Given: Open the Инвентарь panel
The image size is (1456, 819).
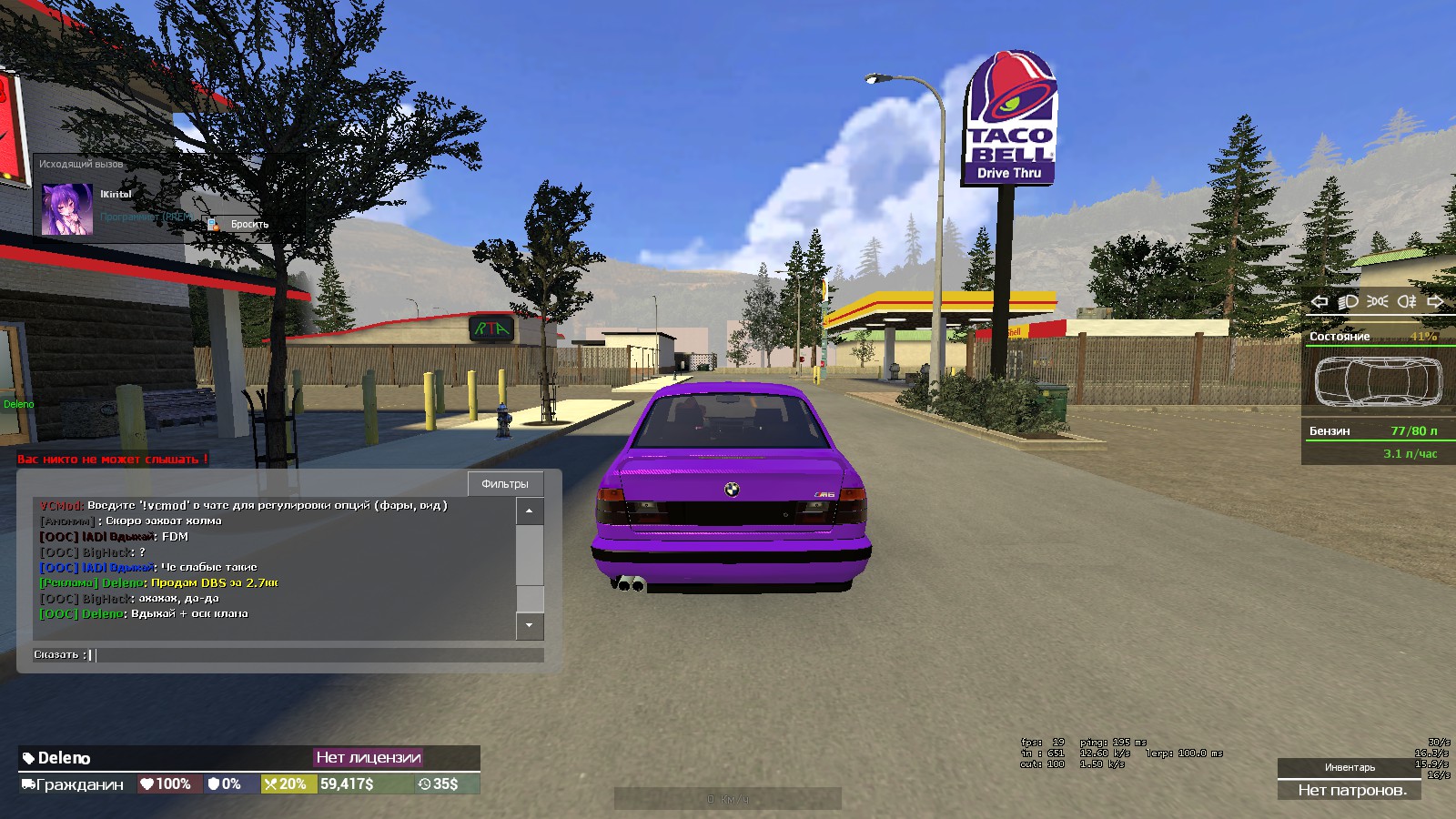Looking at the screenshot, I should [x=1350, y=767].
